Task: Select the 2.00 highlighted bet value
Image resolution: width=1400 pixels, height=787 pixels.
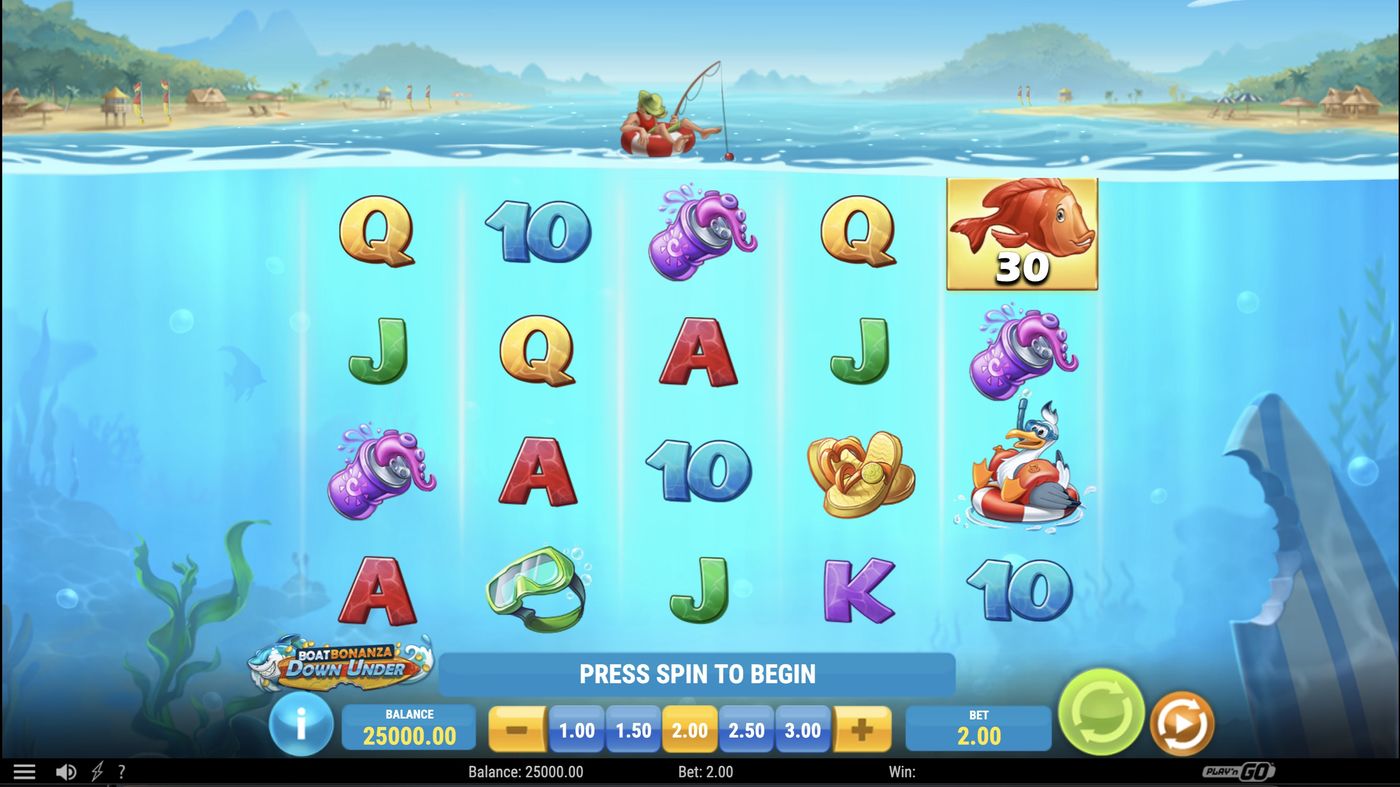Action: 689,730
